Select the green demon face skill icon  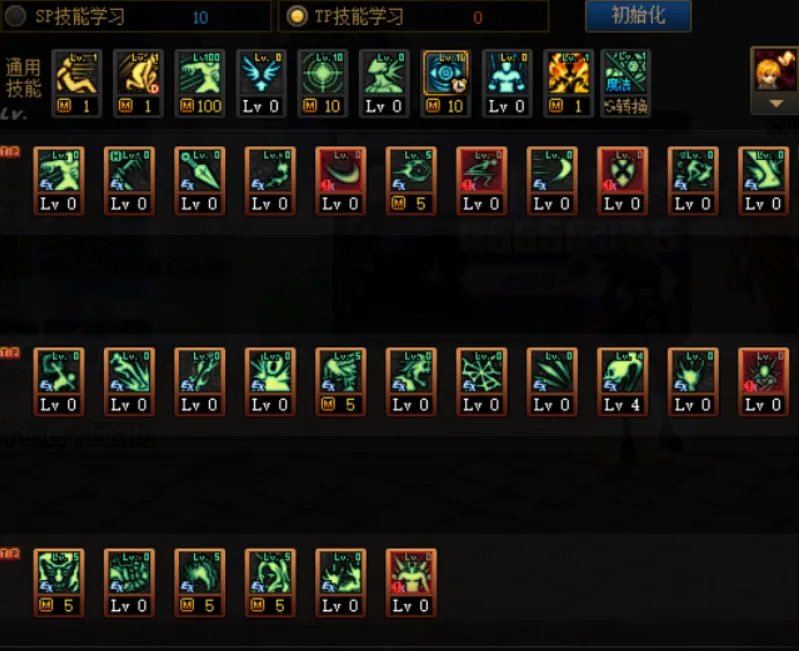pos(59,573)
